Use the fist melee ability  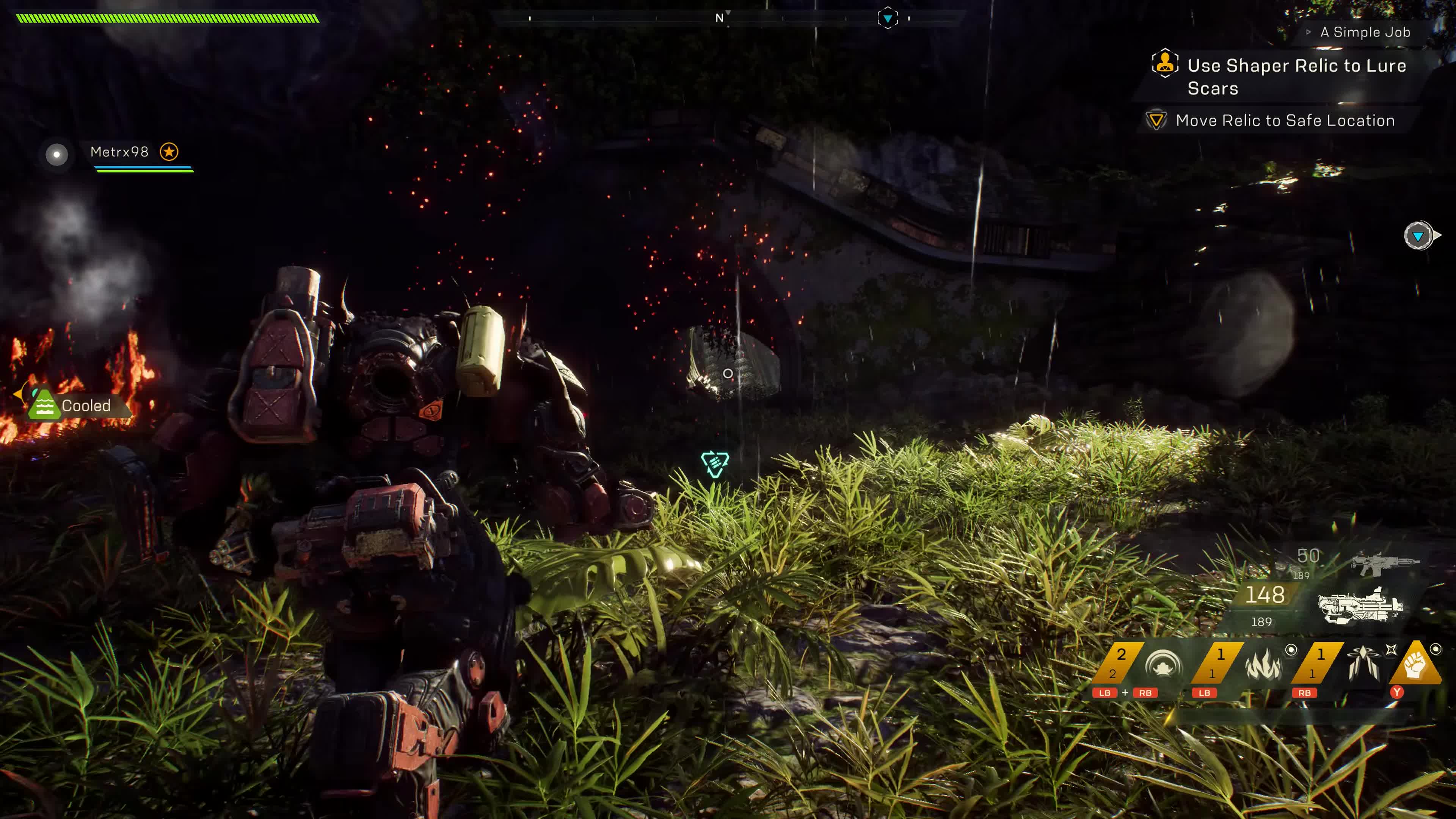1415,665
